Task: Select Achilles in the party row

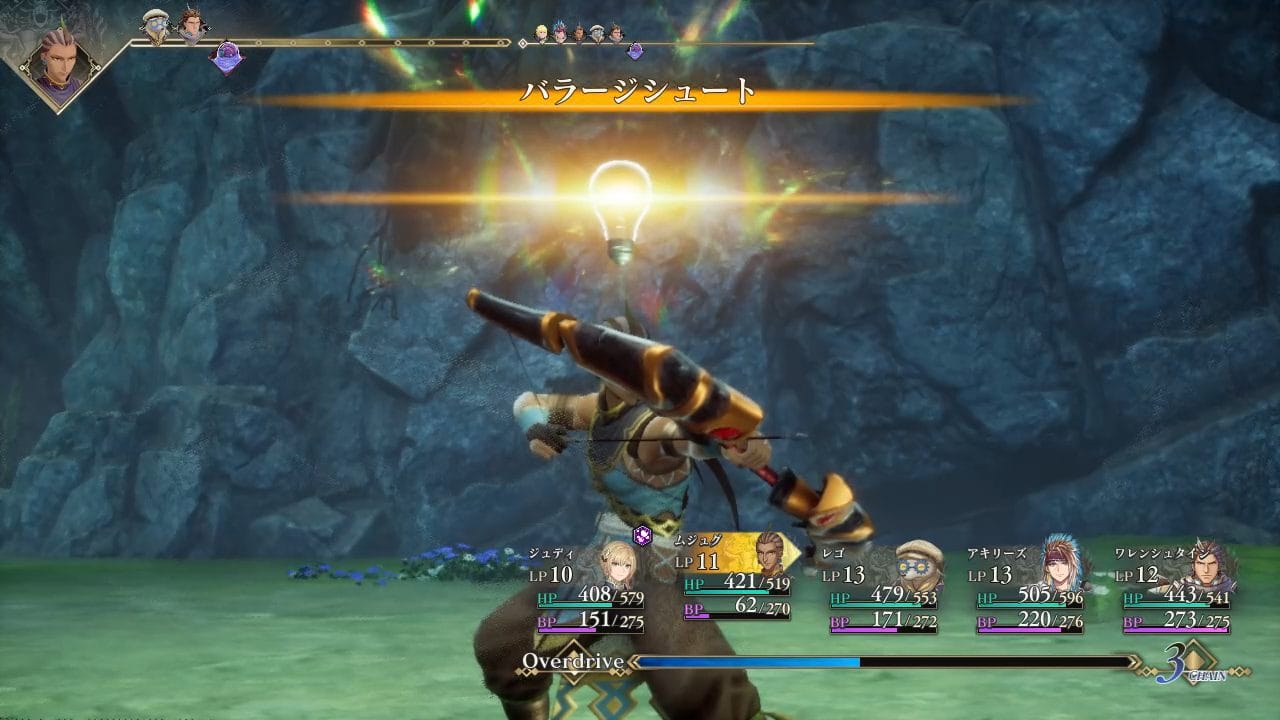Action: 1062,566
